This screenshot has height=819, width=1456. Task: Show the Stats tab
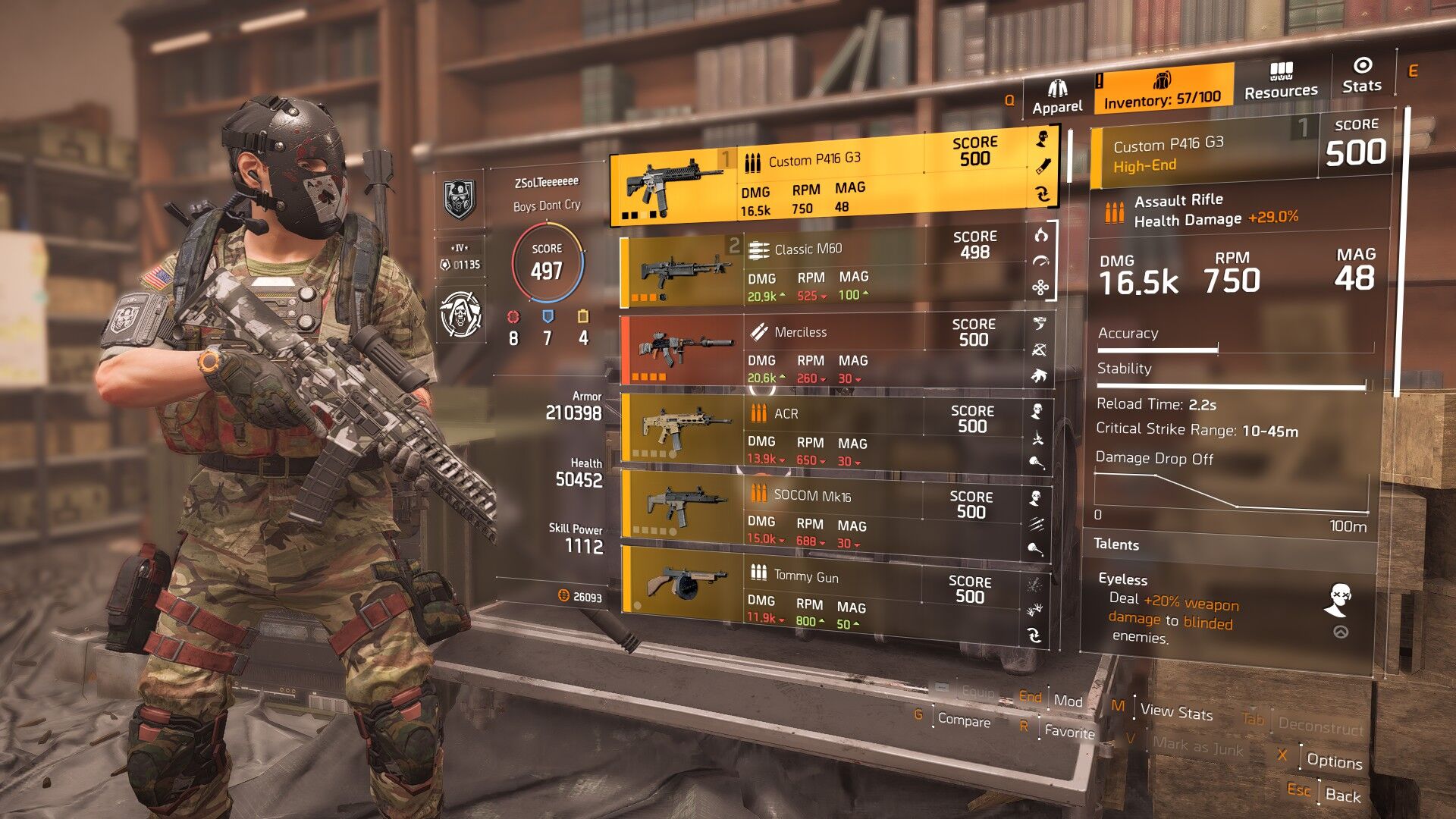point(1362,76)
